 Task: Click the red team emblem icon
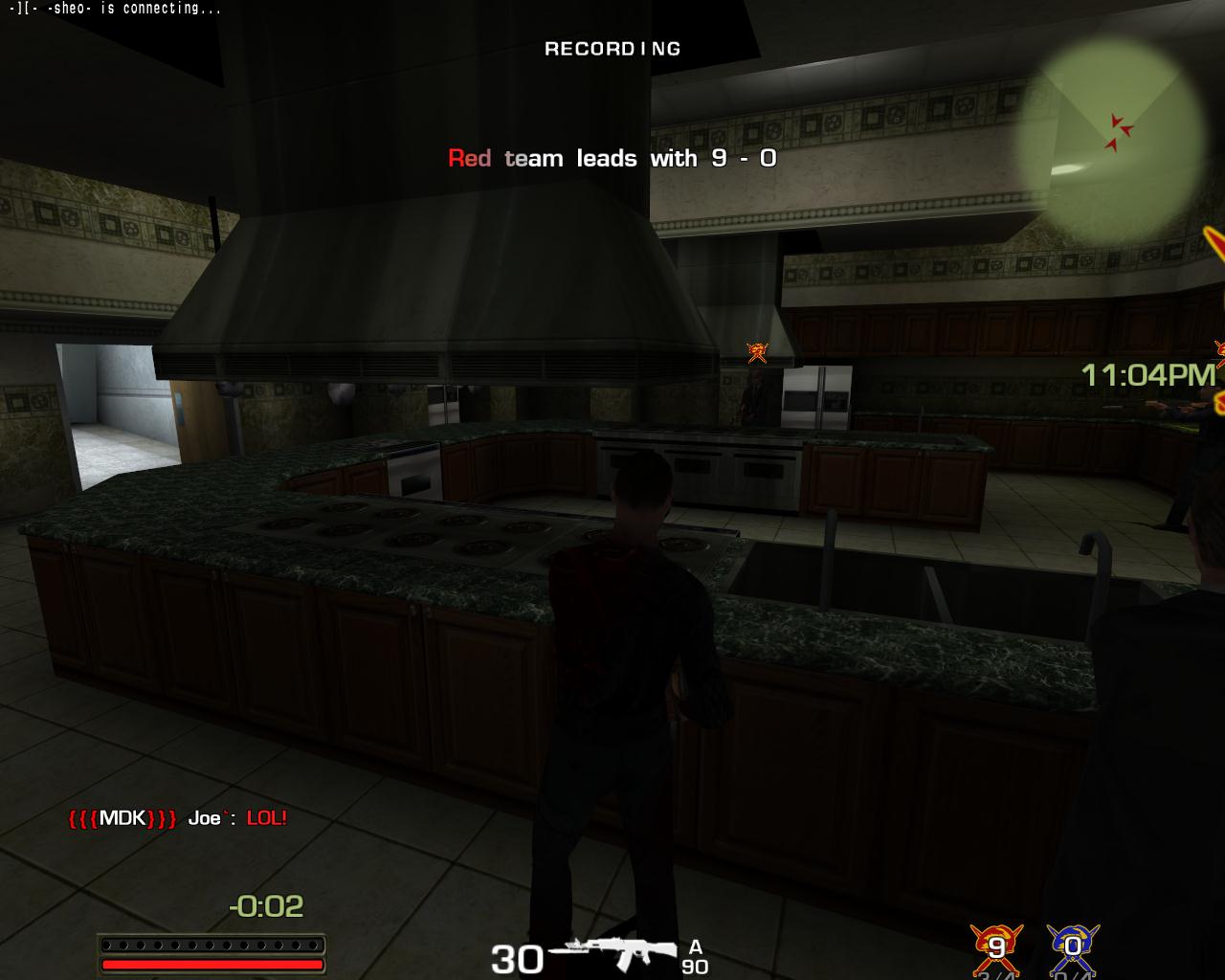click(996, 947)
